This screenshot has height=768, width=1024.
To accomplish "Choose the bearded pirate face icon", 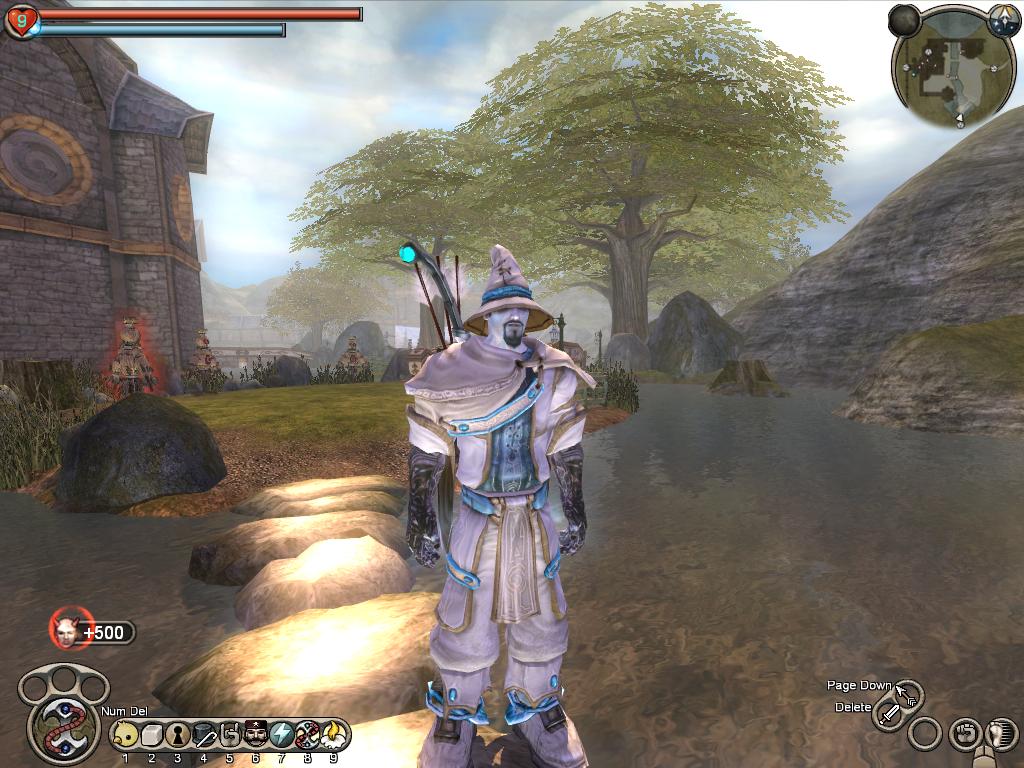I will 255,736.
